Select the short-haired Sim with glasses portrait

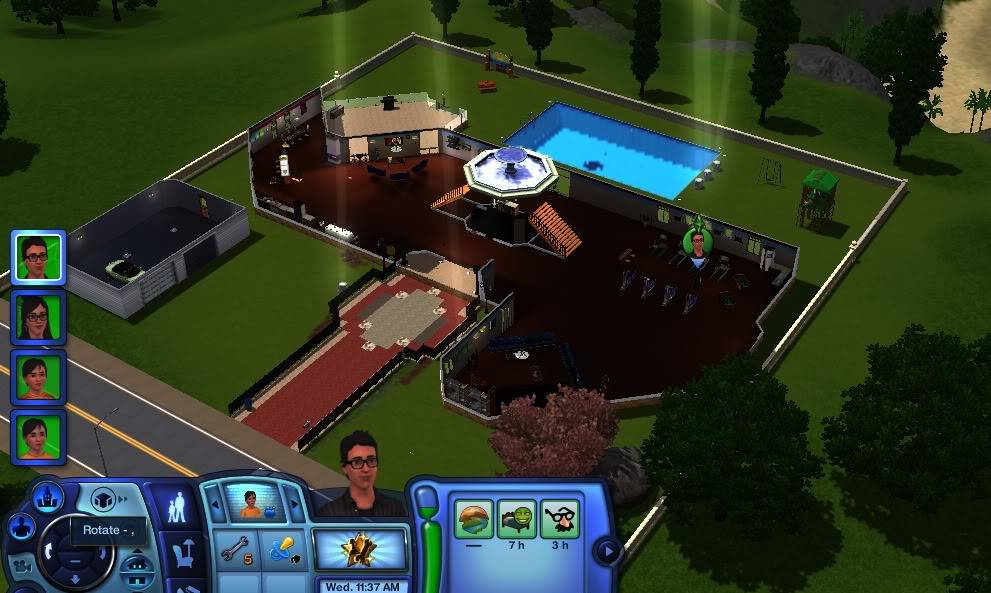(x=38, y=257)
